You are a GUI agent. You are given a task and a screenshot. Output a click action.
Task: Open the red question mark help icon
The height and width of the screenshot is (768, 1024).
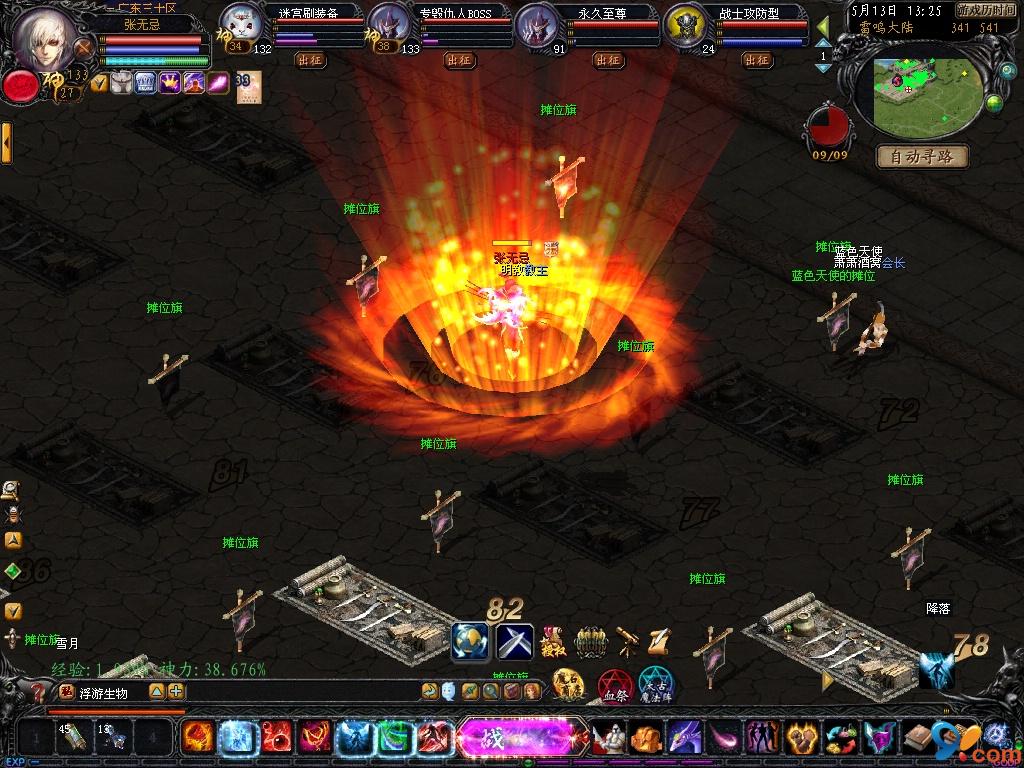38,692
